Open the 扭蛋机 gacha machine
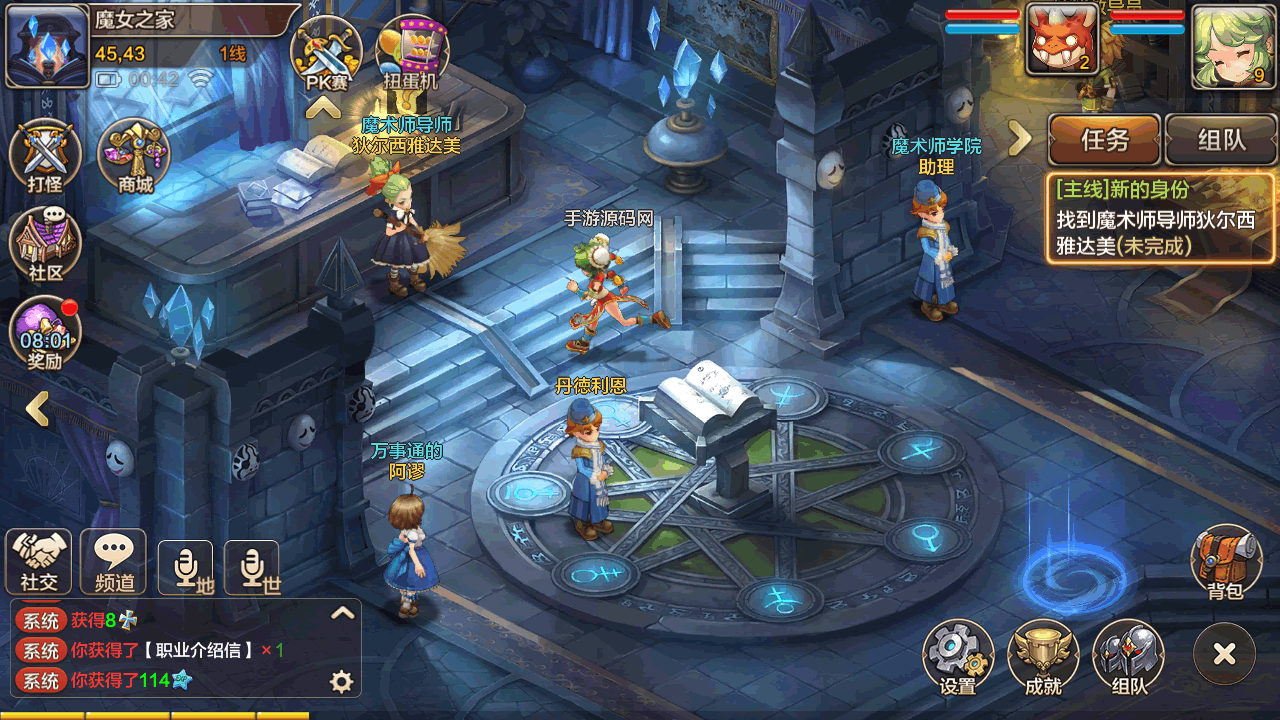The image size is (1280, 720). pos(411,52)
